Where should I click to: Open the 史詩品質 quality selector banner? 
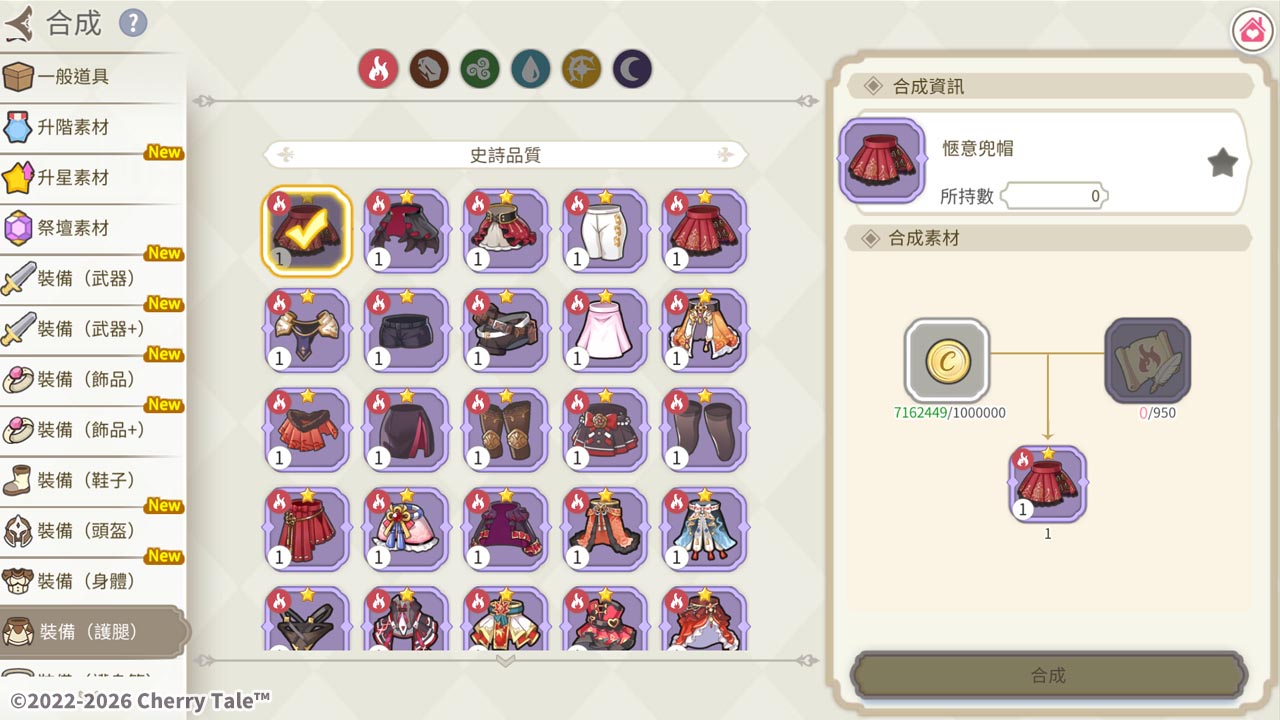[505, 153]
